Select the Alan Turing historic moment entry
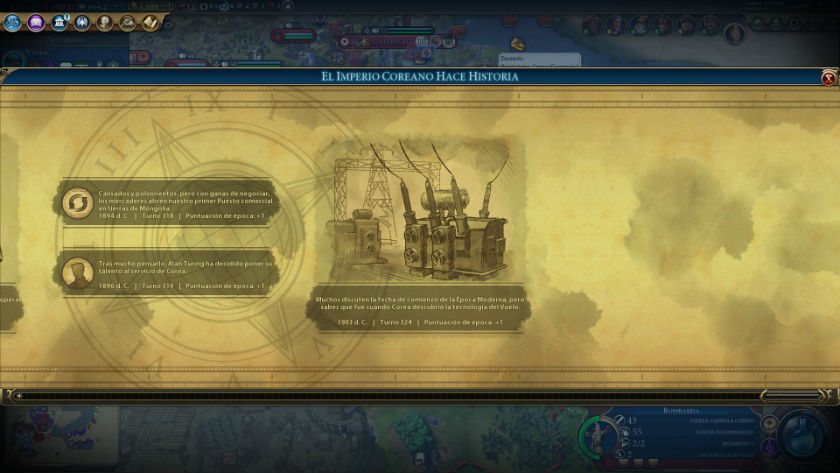 click(166, 273)
